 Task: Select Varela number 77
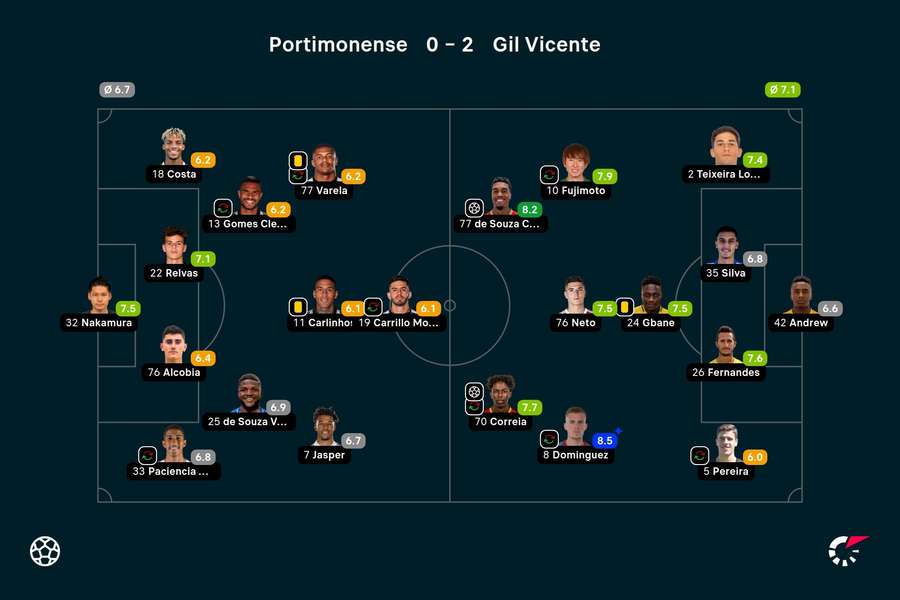(324, 171)
